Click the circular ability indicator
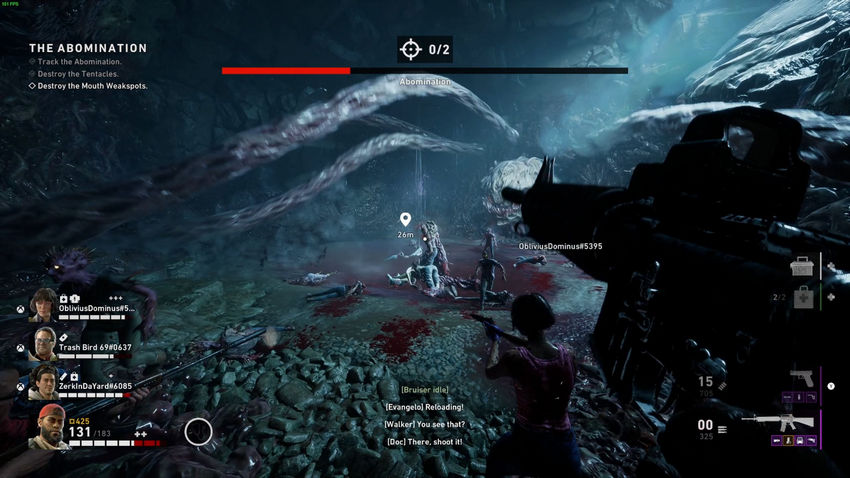850x478 pixels. [x=199, y=432]
